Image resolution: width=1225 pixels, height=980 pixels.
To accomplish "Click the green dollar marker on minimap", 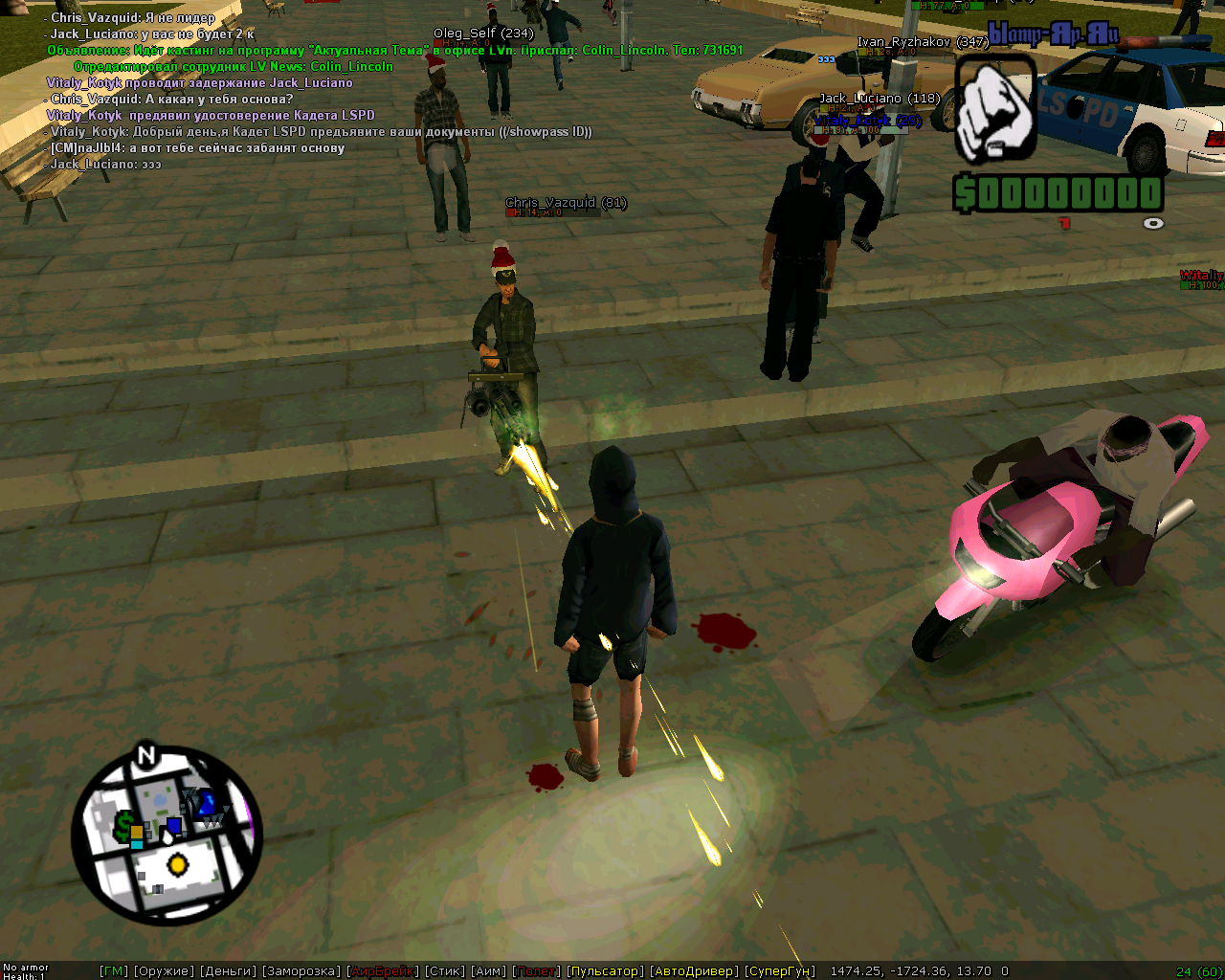I will click(x=125, y=823).
